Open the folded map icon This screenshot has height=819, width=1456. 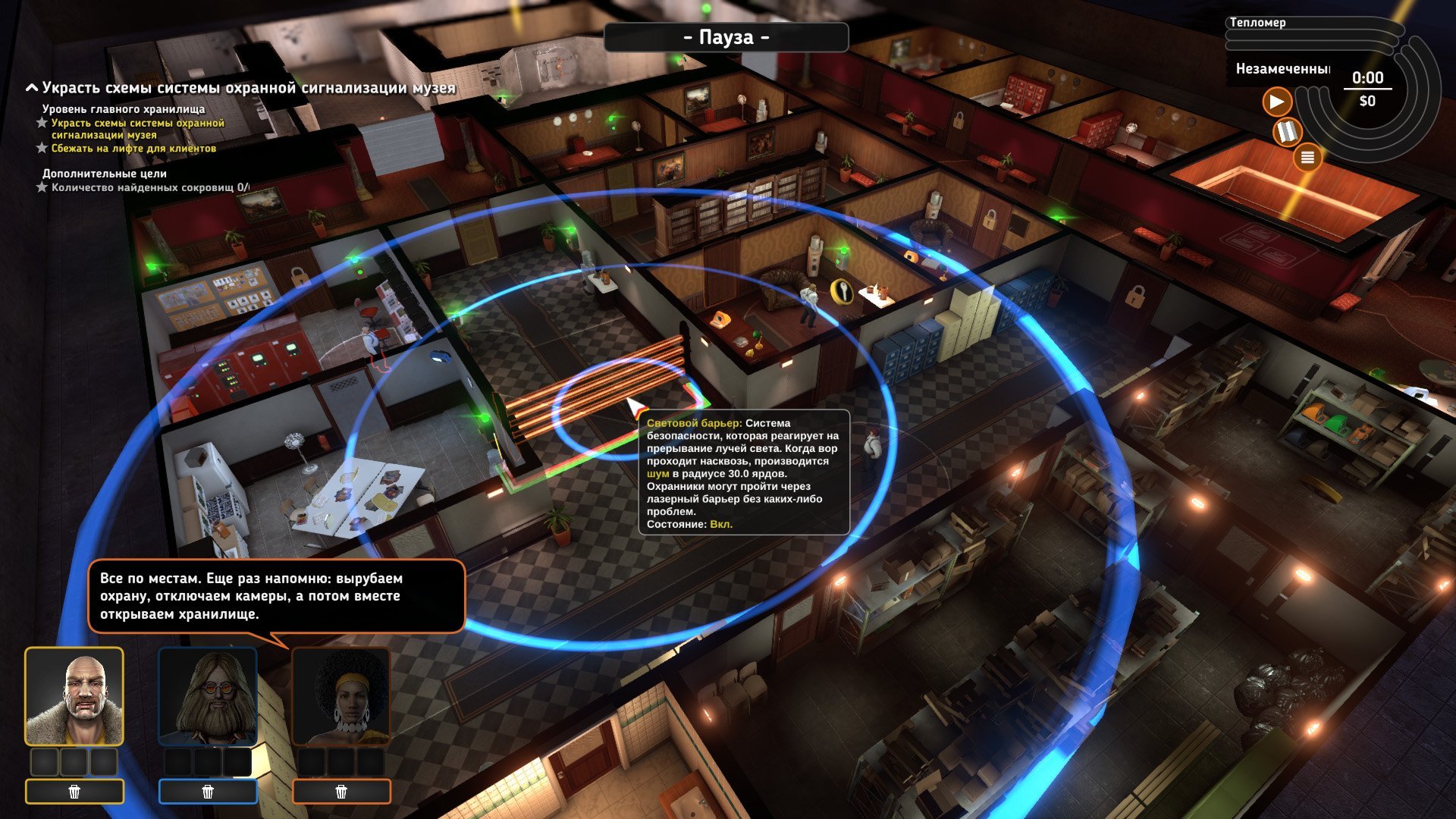(1286, 132)
